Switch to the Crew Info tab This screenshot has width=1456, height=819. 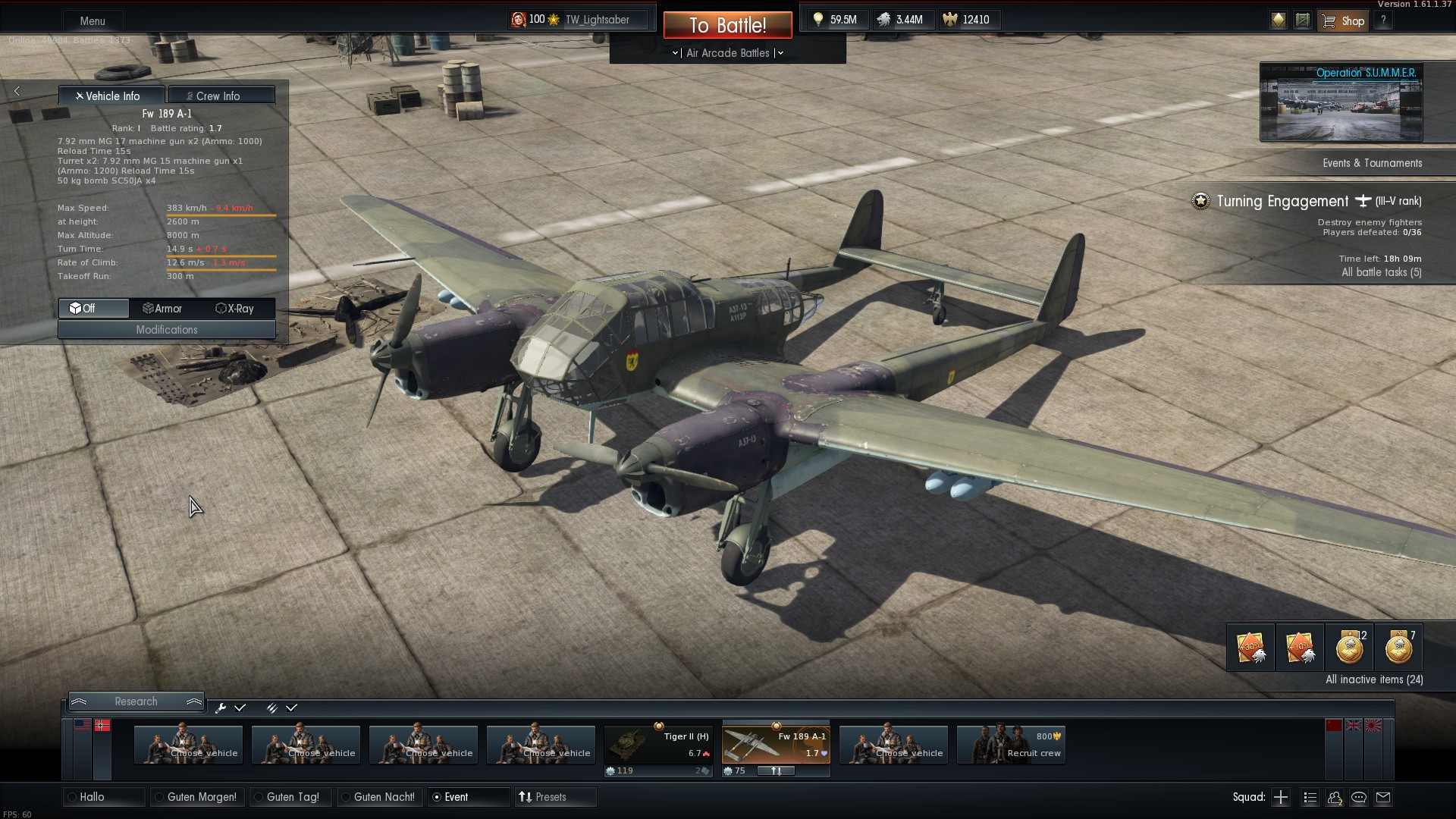click(x=221, y=96)
